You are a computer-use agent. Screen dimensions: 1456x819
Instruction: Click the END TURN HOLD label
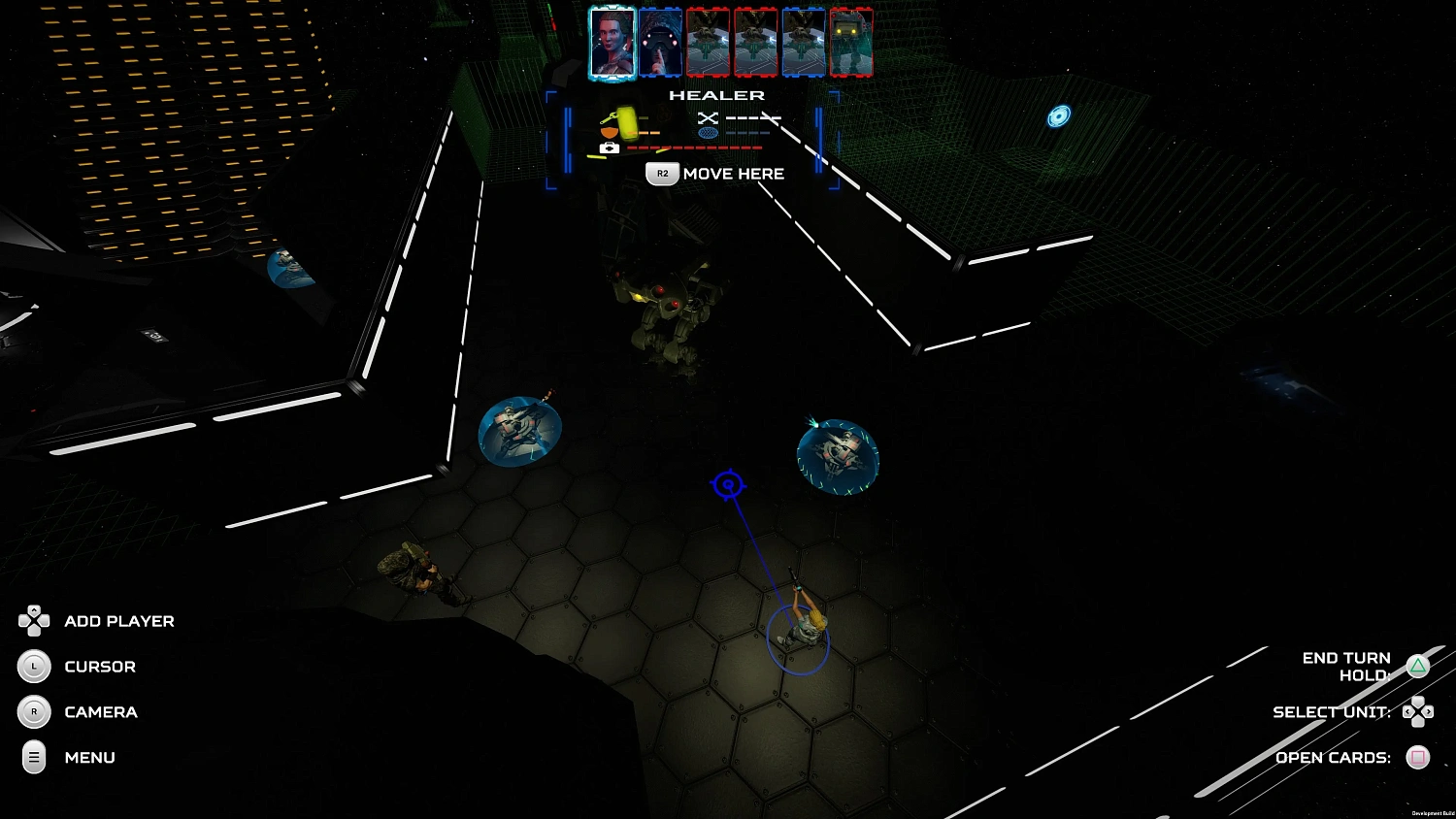[1347, 666]
